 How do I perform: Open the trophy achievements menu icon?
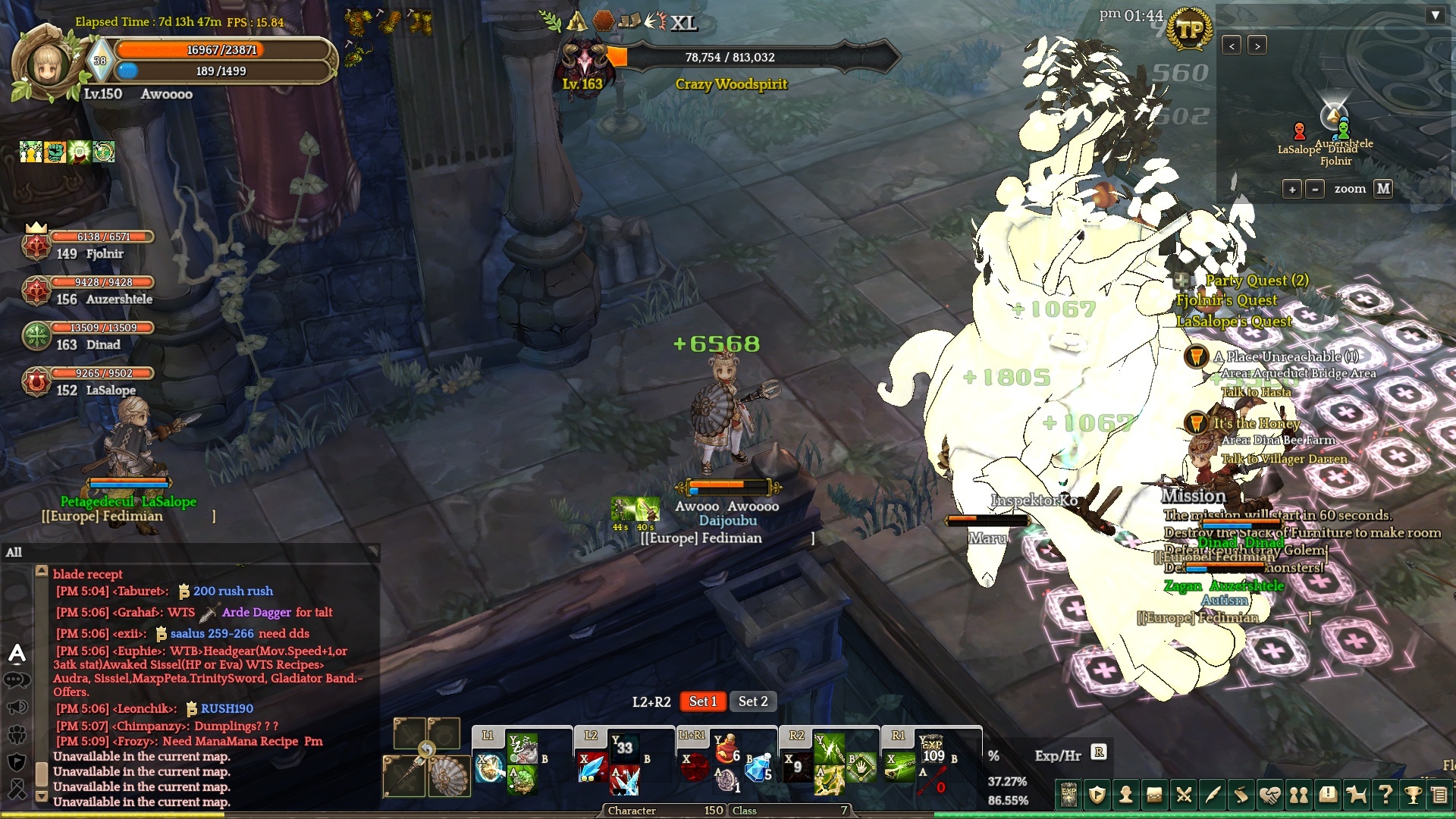point(1413,795)
